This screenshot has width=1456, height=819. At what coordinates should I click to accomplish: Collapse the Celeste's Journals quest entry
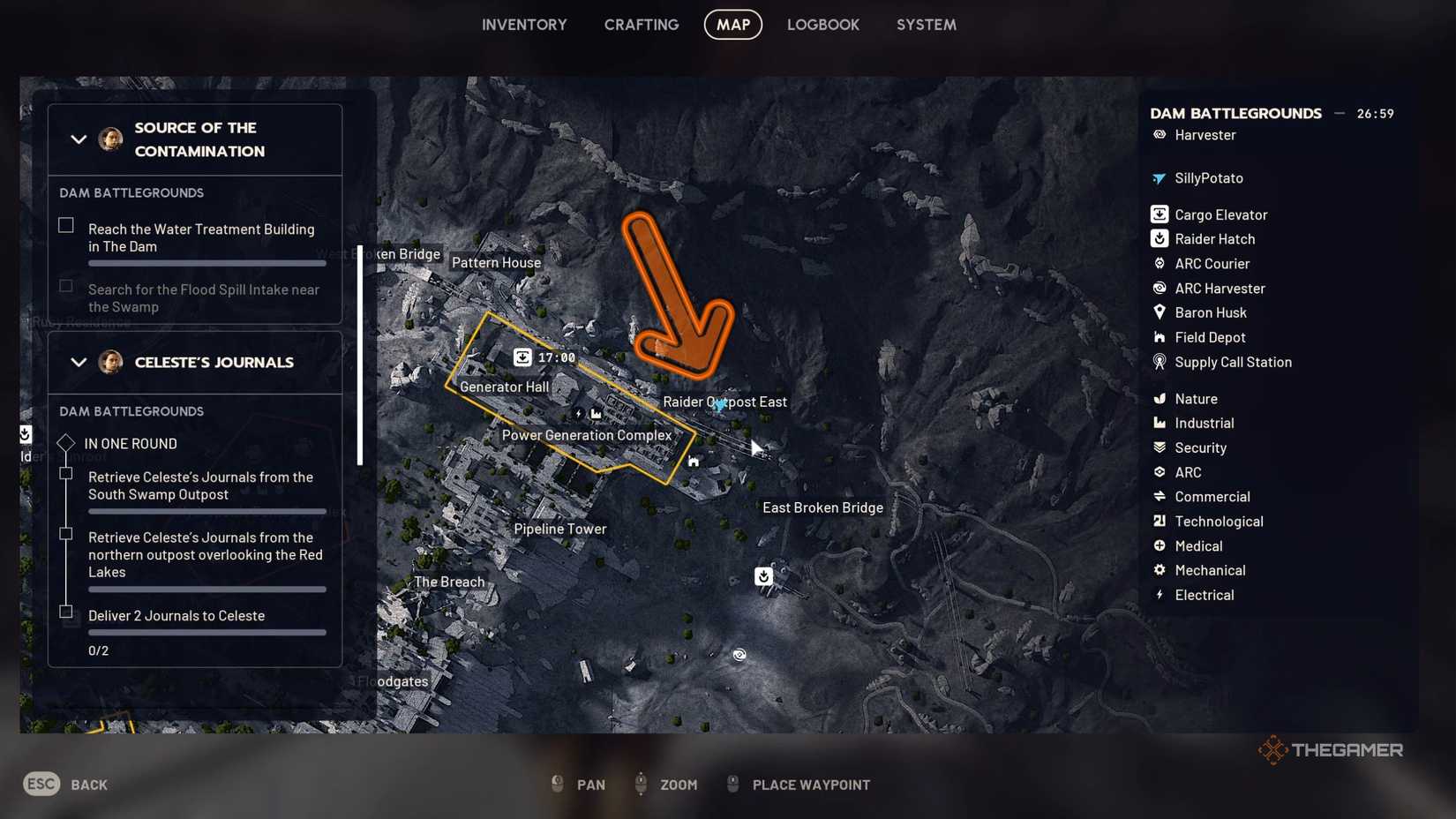(x=78, y=362)
